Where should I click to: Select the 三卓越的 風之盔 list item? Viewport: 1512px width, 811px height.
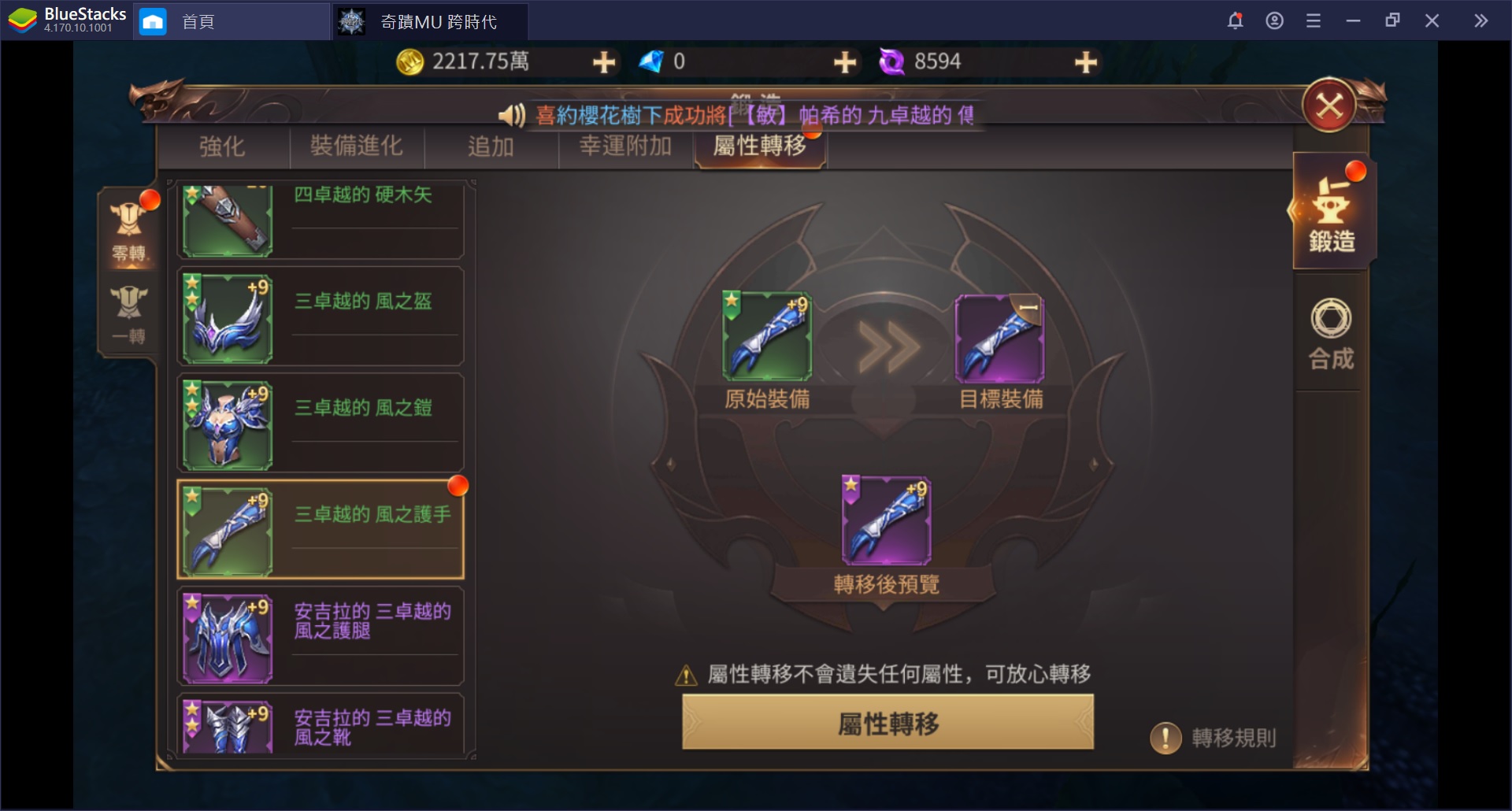[319, 316]
